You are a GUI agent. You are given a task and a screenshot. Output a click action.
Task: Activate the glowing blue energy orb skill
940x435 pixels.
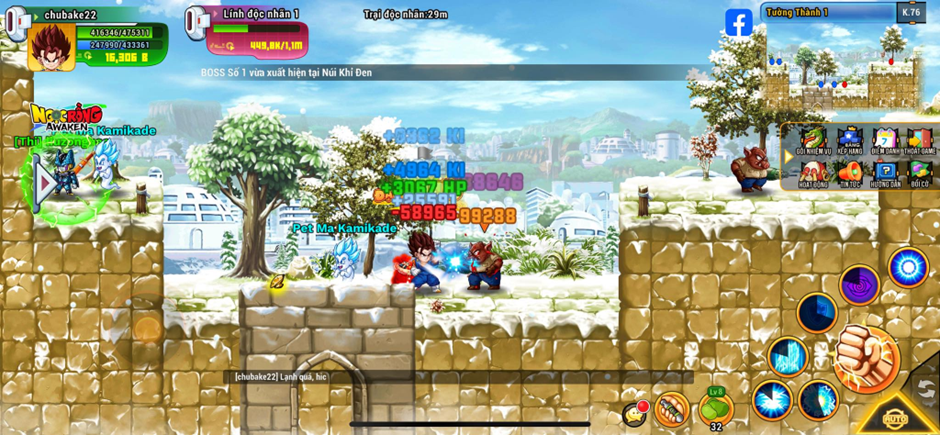pyautogui.click(x=907, y=267)
